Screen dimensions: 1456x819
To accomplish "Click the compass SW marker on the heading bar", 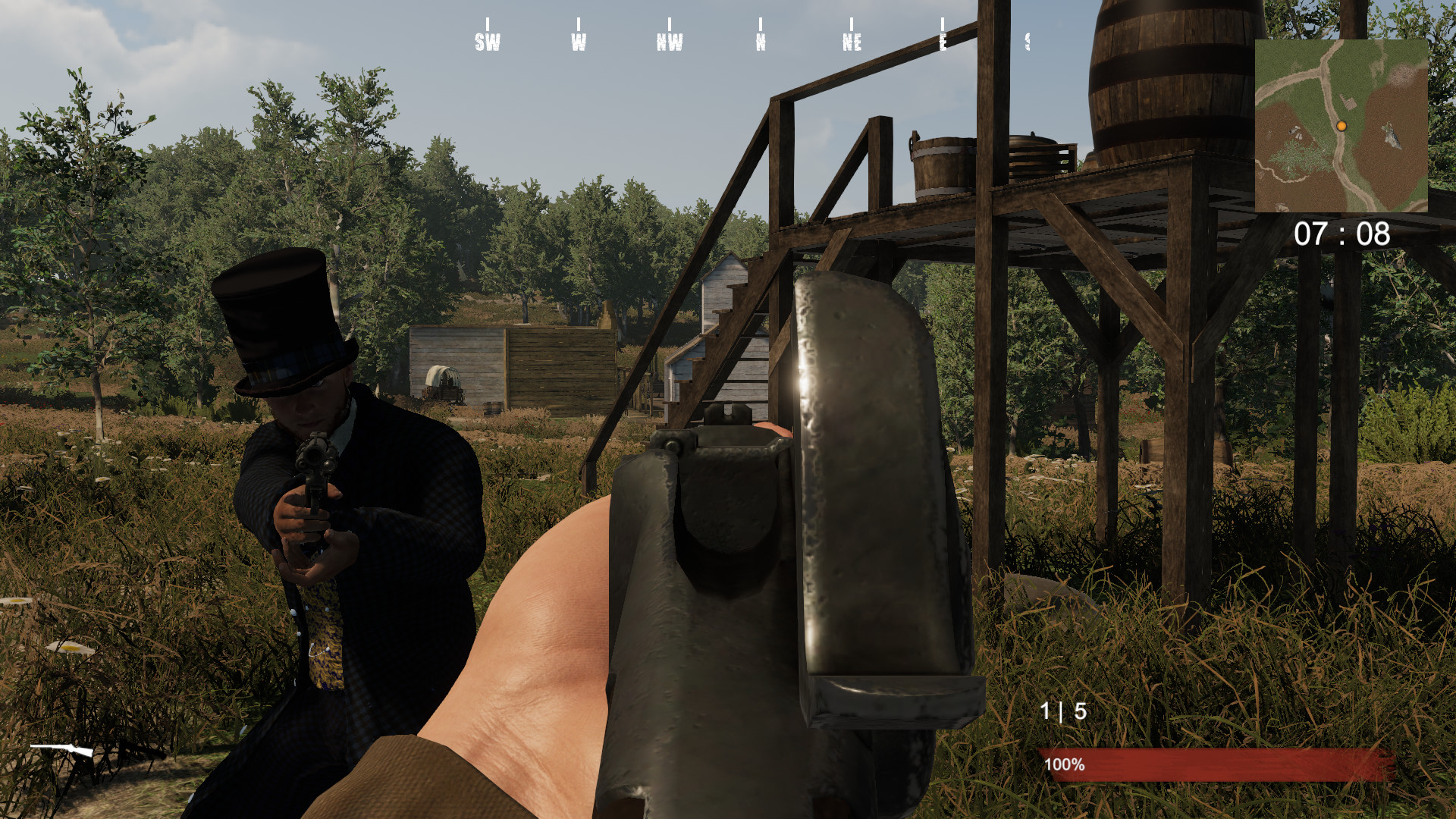I will tap(486, 42).
